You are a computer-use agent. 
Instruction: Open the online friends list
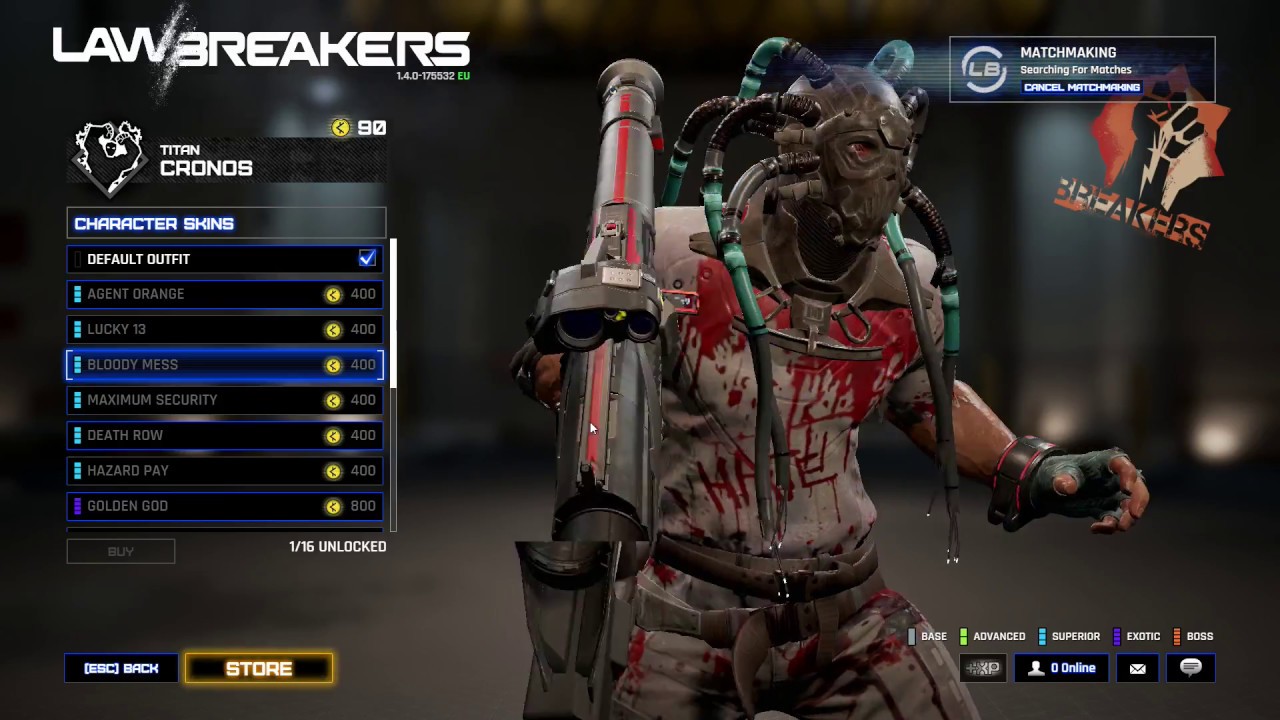[x=1062, y=668]
